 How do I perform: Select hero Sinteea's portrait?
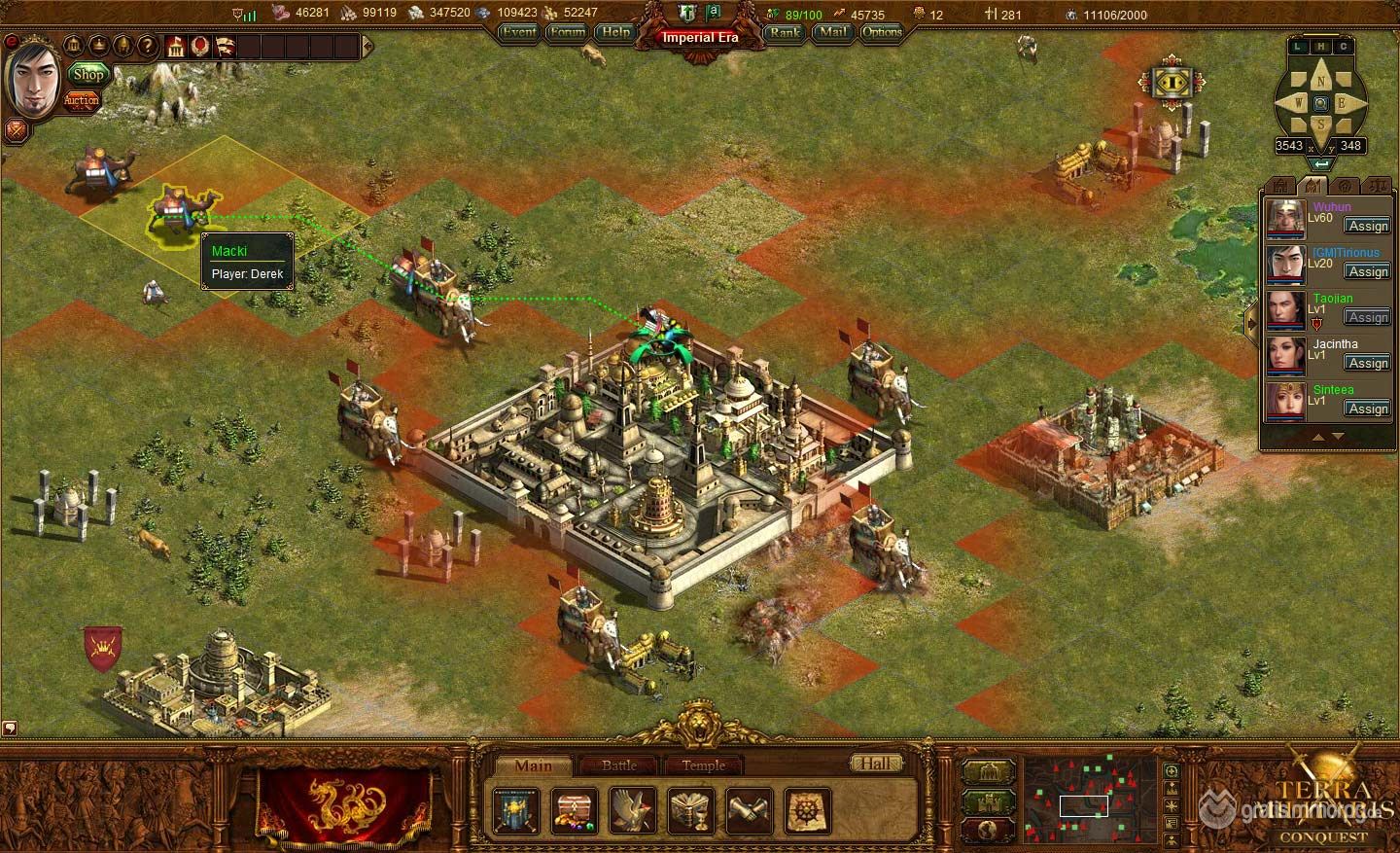1284,401
